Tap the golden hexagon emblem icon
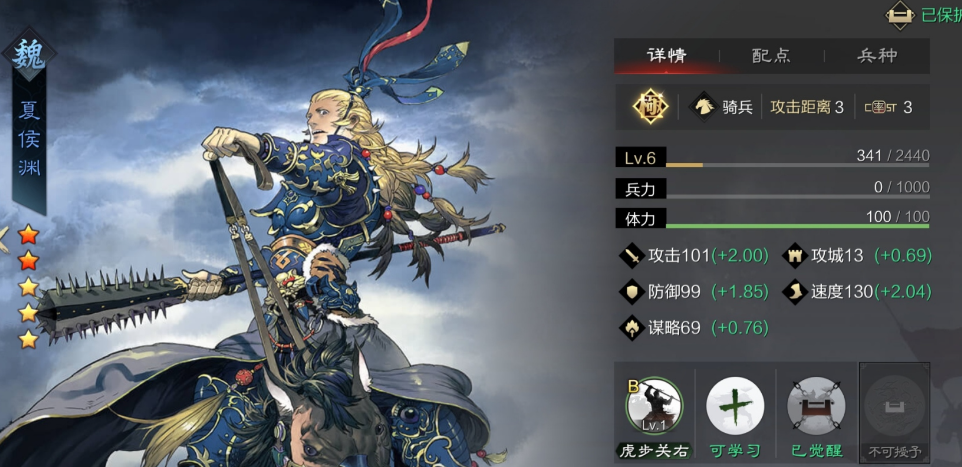Image resolution: width=962 pixels, height=467 pixels. click(650, 107)
